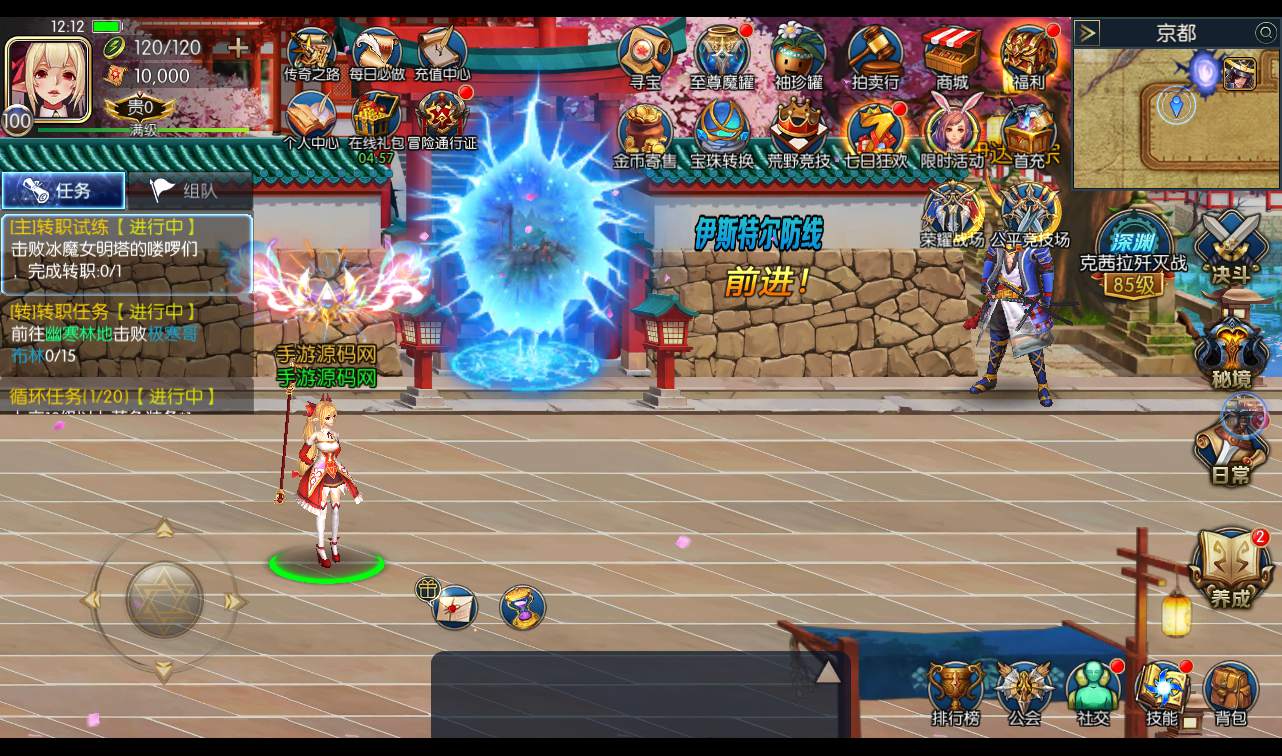The image size is (1282, 756).
Task: Open the 技能 skills menu
Action: pyautogui.click(x=1161, y=692)
